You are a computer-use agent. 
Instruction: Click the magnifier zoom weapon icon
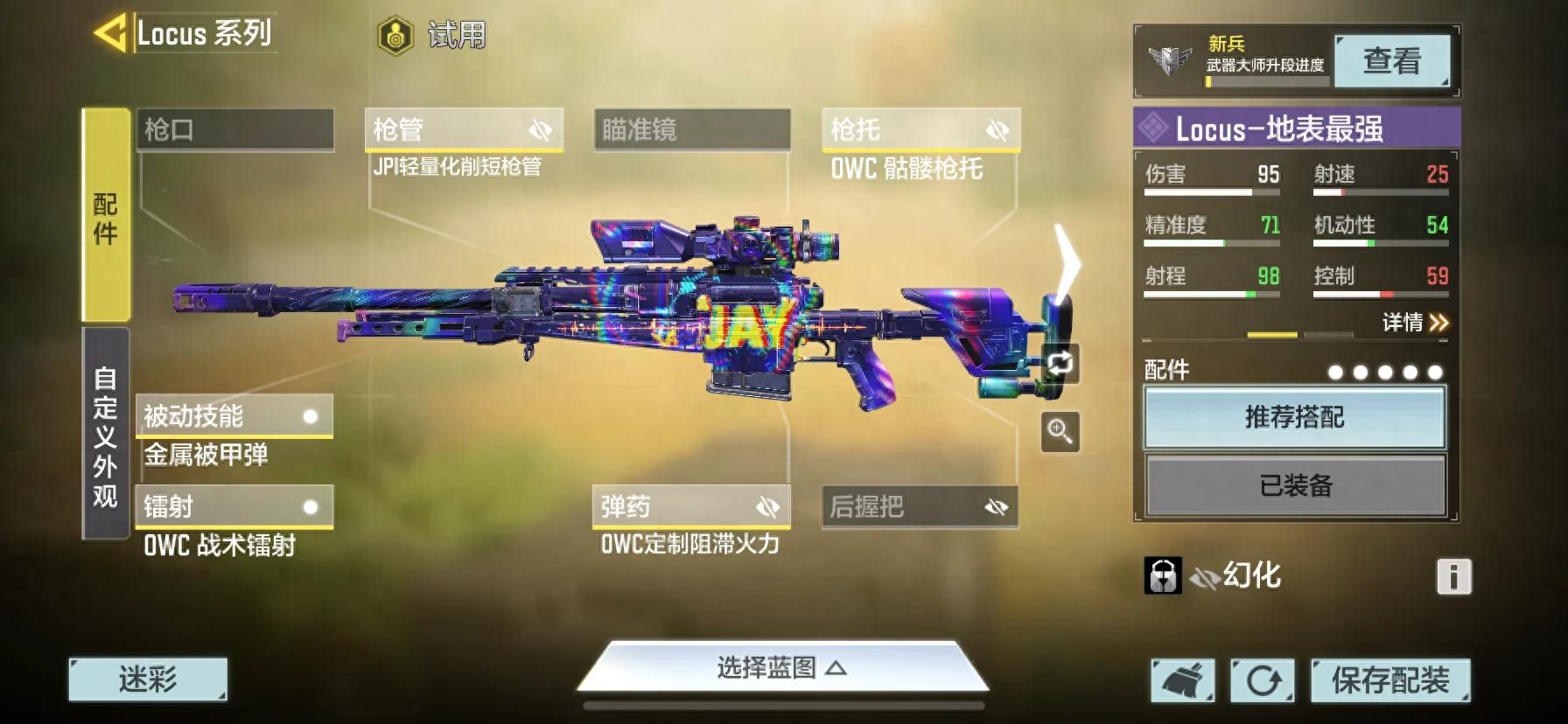tap(1060, 432)
